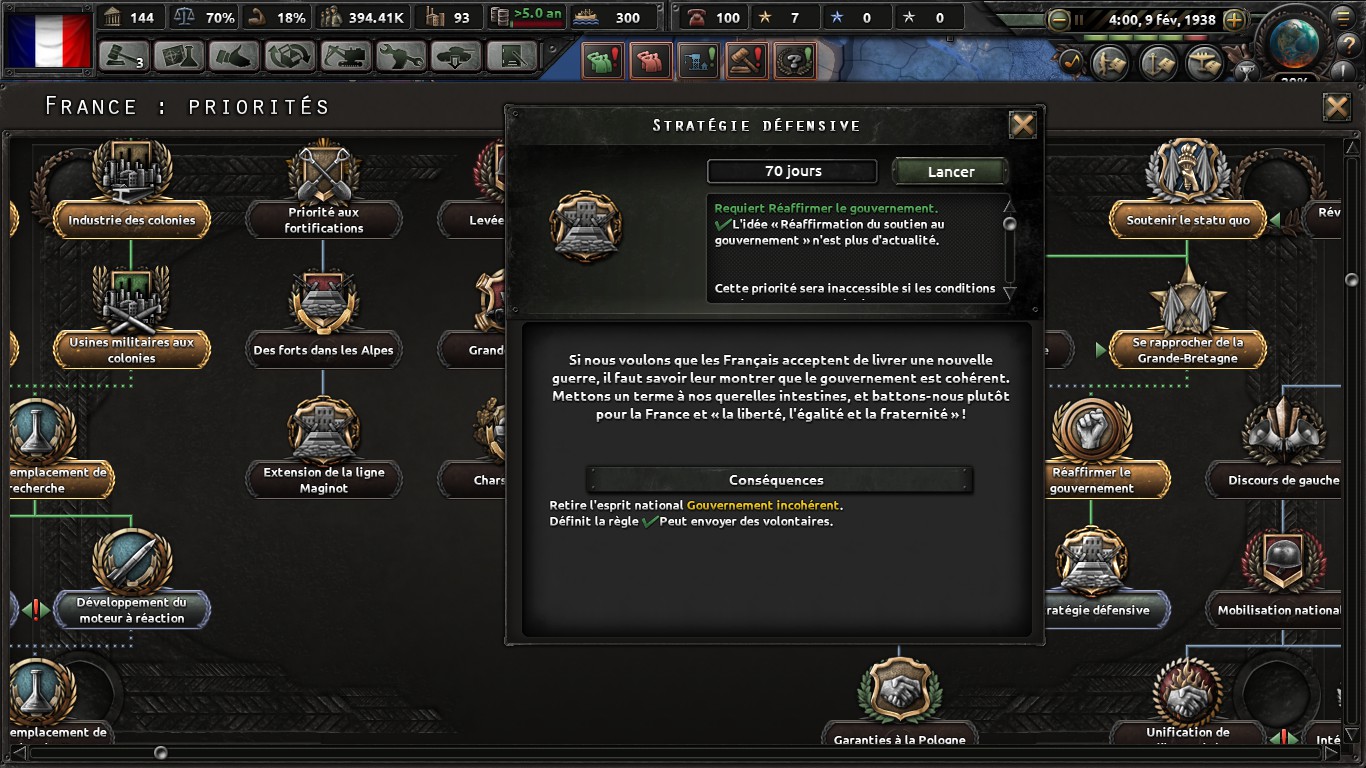This screenshot has width=1366, height=768.
Task: Decrease game speed with the minus button
Action: [x=1058, y=20]
